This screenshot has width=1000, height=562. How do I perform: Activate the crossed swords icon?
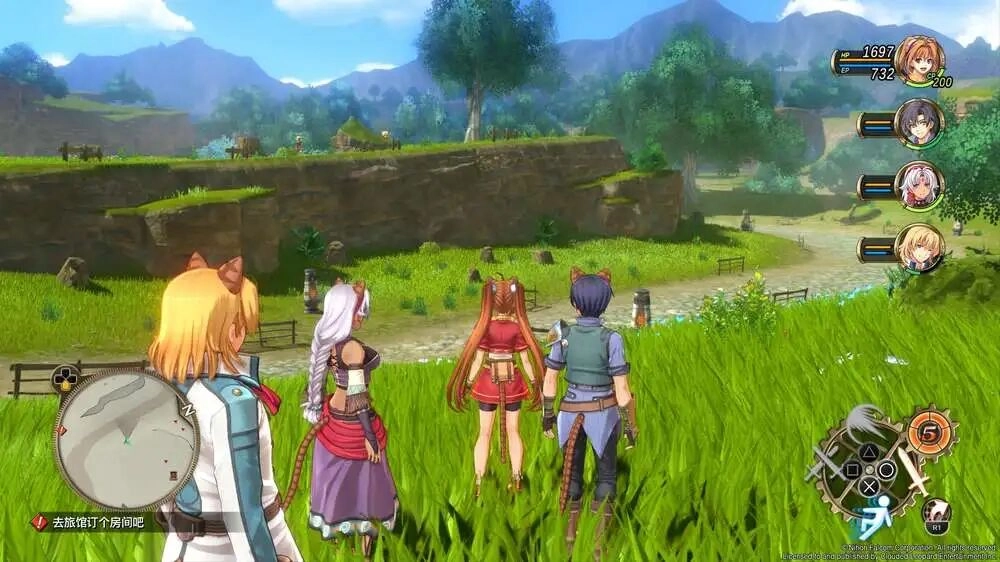[x=826, y=463]
